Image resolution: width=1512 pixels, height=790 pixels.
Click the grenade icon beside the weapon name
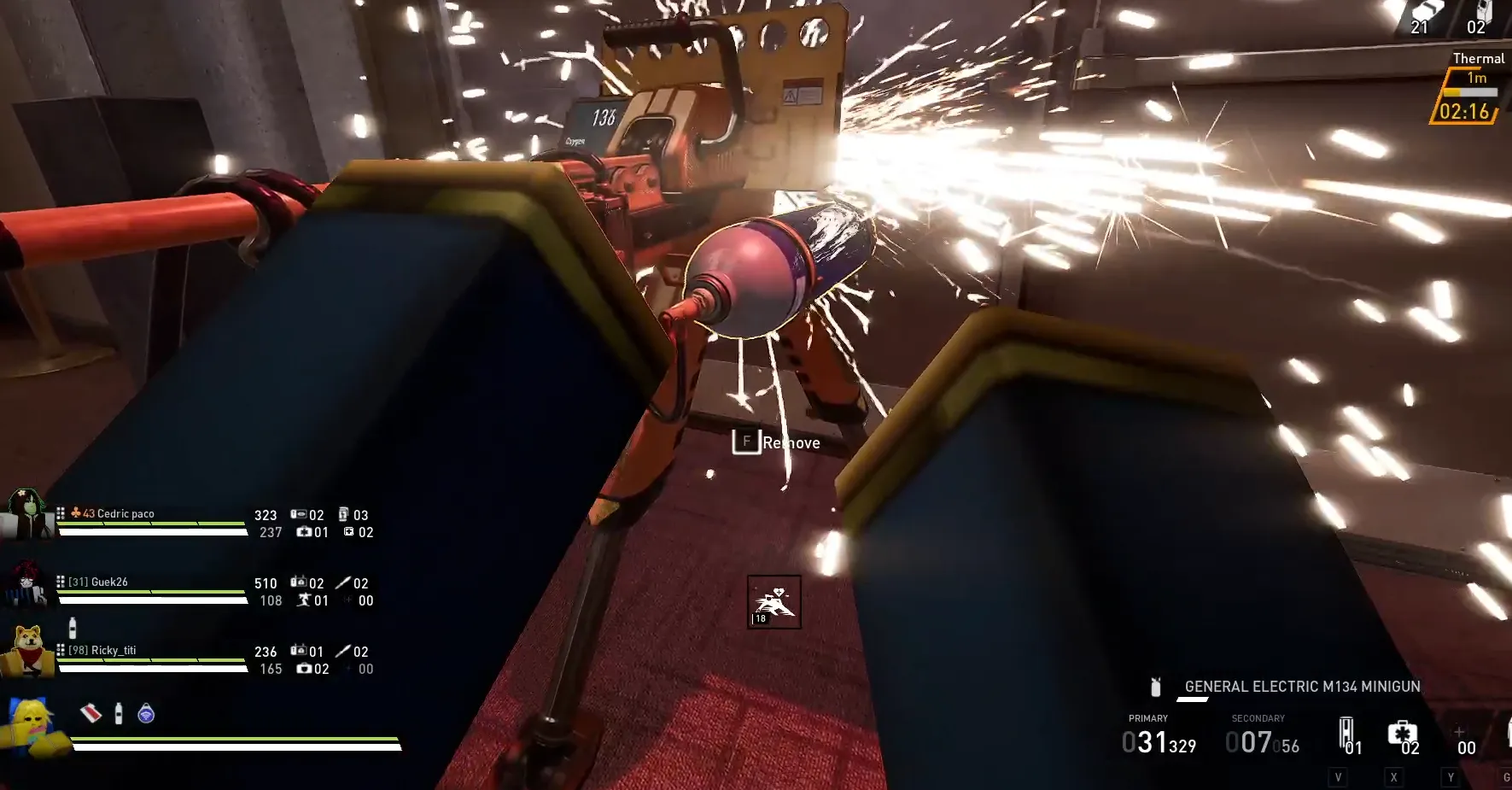tap(1156, 687)
